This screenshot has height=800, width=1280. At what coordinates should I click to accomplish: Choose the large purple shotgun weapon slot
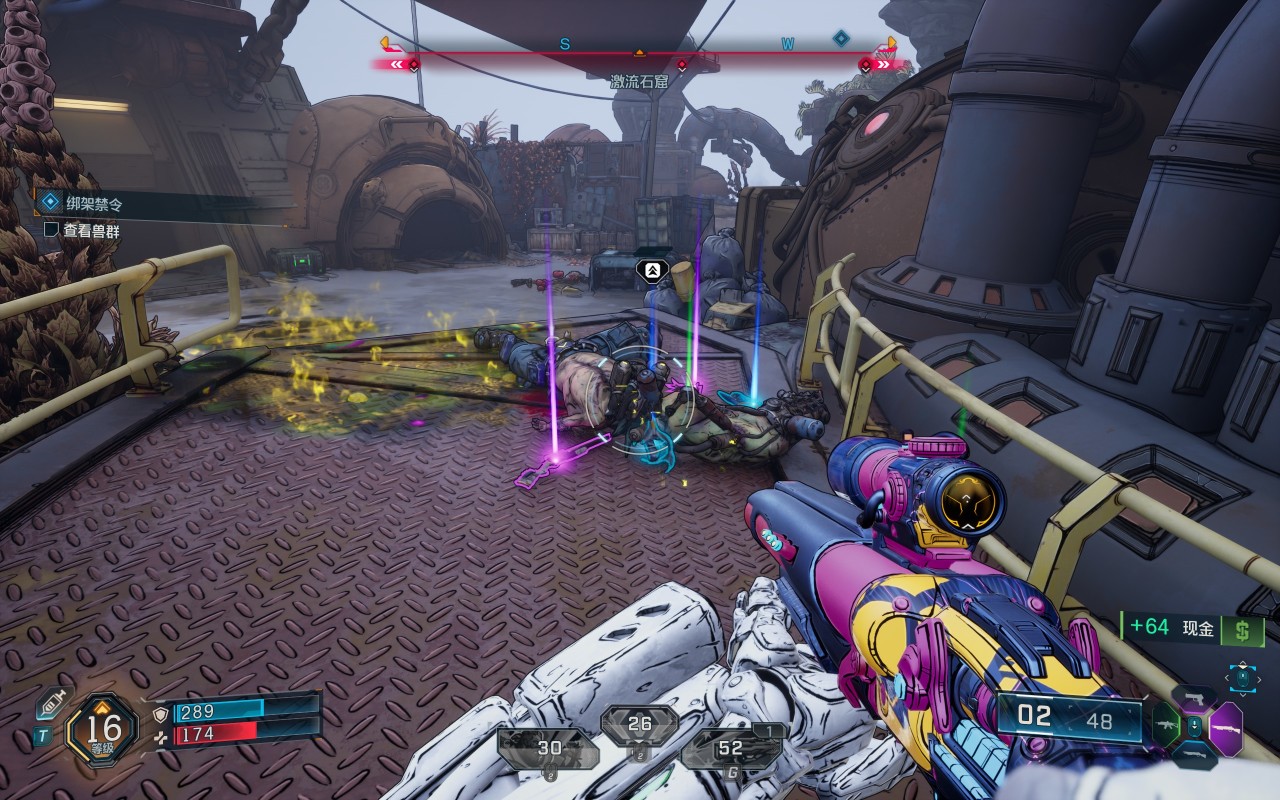[x=1226, y=729]
